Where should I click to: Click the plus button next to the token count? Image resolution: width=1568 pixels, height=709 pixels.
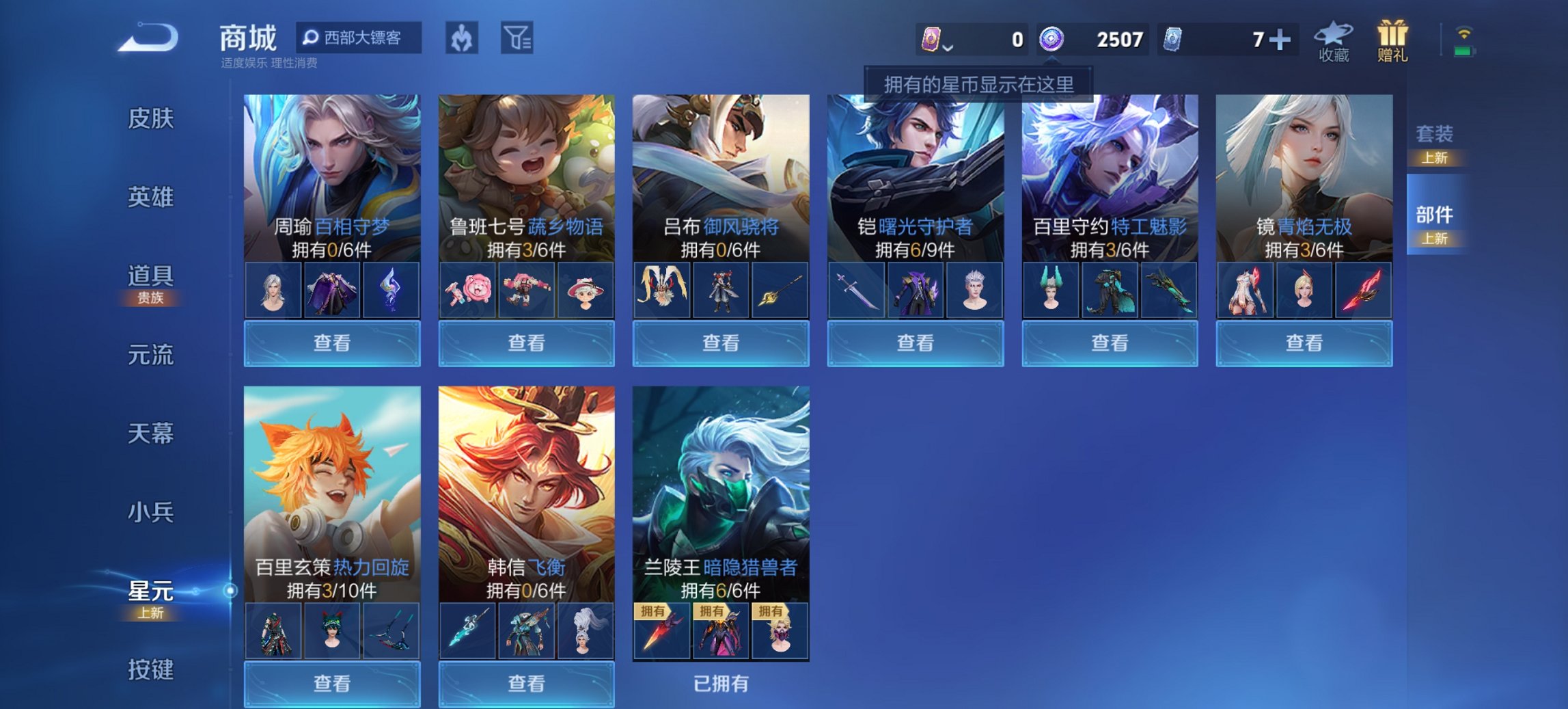[x=1280, y=40]
